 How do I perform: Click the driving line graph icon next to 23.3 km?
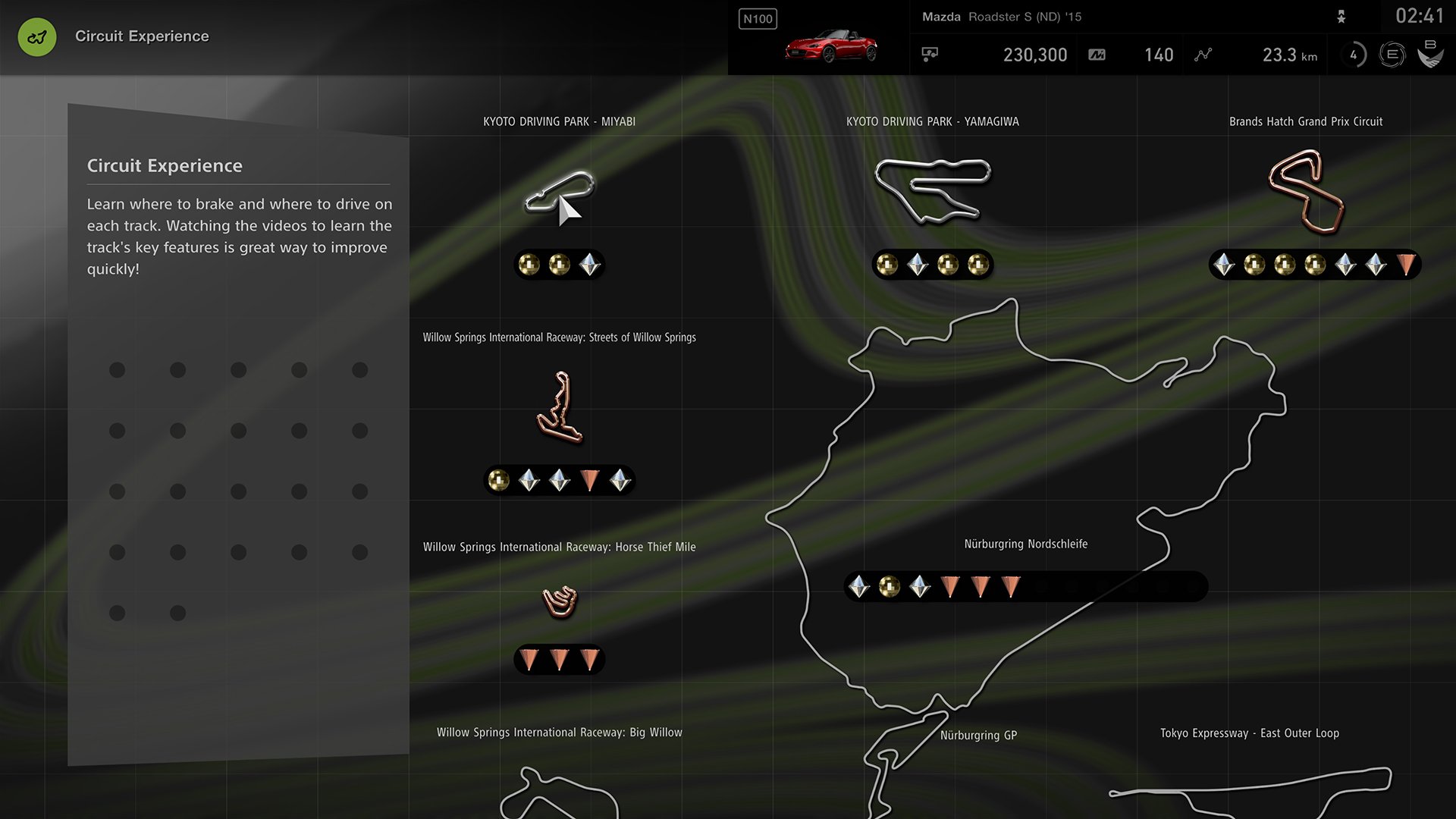(1203, 54)
